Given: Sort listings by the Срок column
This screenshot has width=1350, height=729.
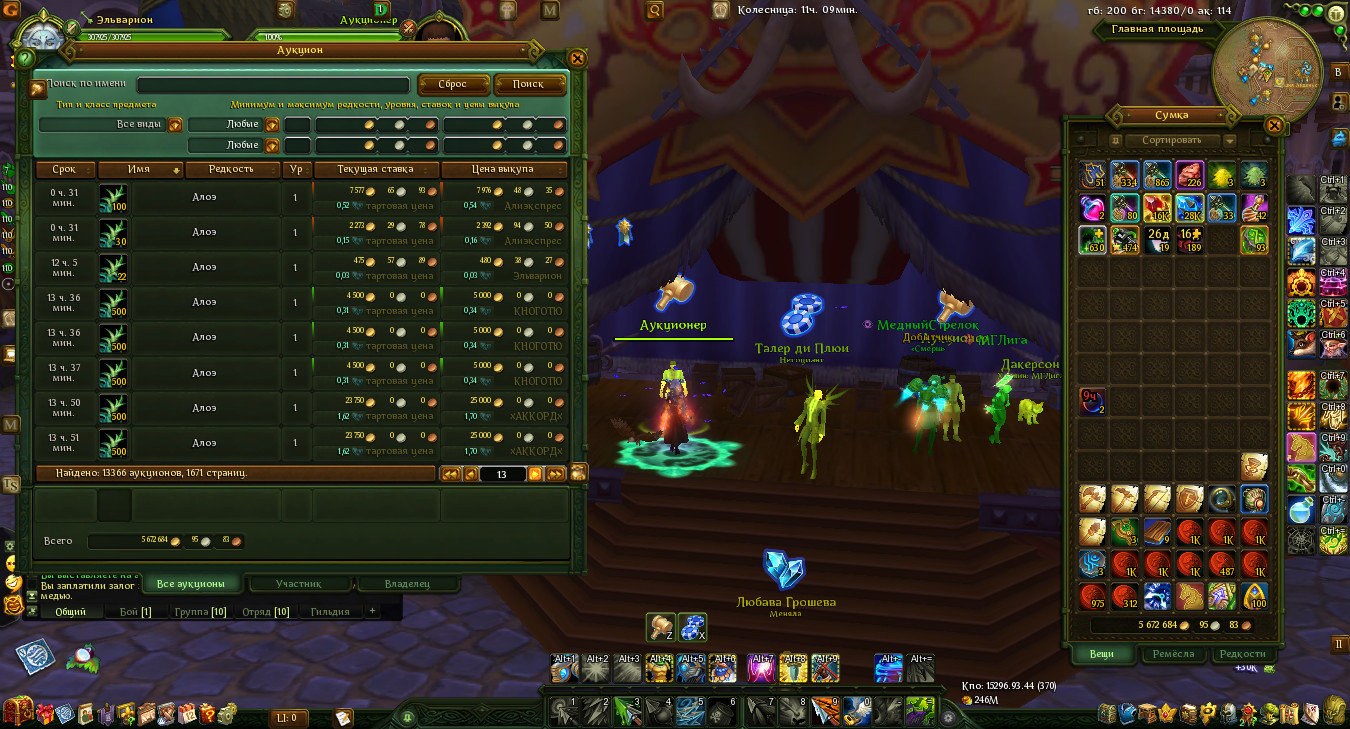Looking at the screenshot, I should tap(65, 170).
